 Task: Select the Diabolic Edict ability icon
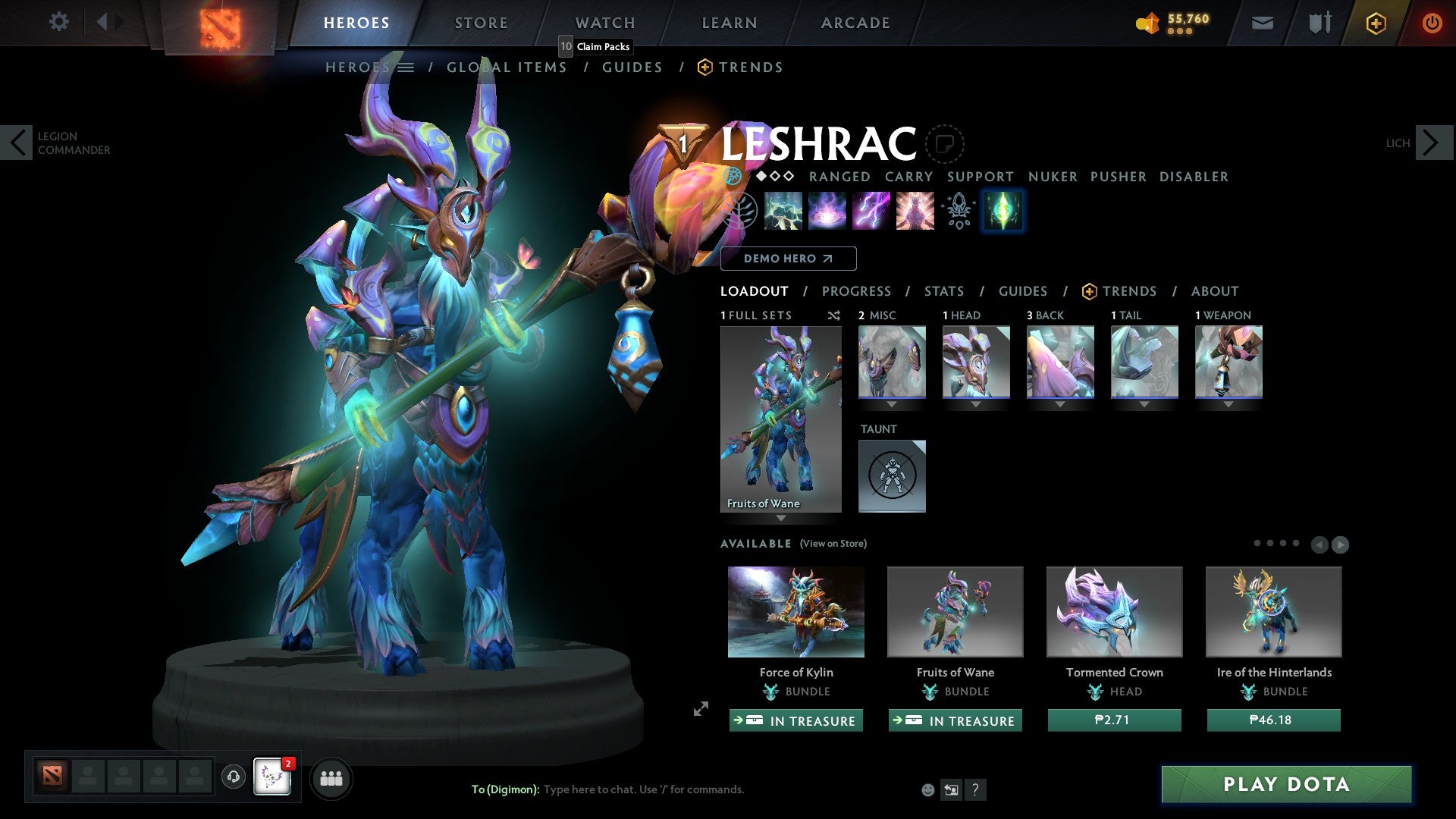tap(827, 211)
